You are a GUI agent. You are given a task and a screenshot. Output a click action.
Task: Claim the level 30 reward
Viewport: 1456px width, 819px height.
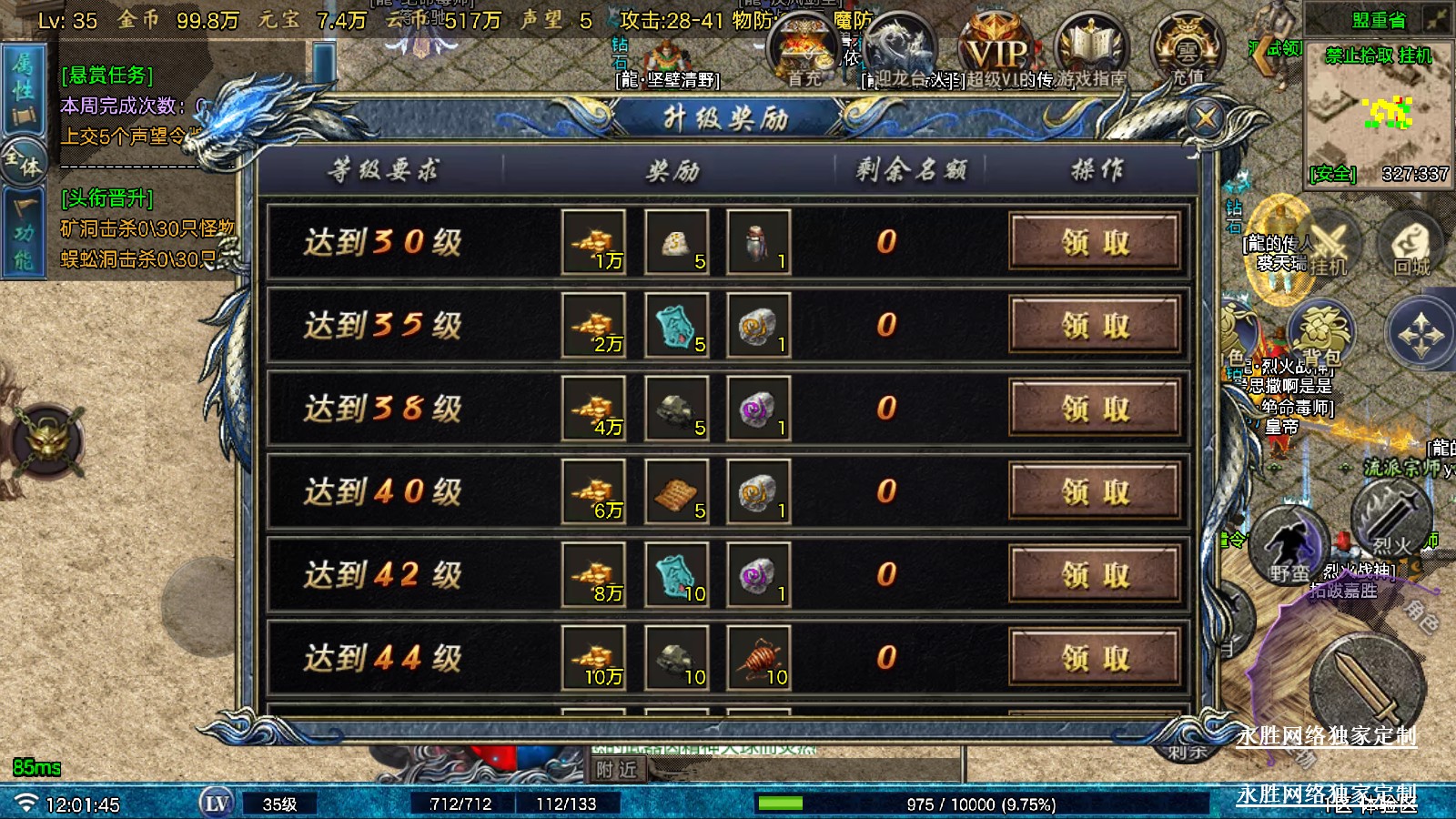point(1096,242)
